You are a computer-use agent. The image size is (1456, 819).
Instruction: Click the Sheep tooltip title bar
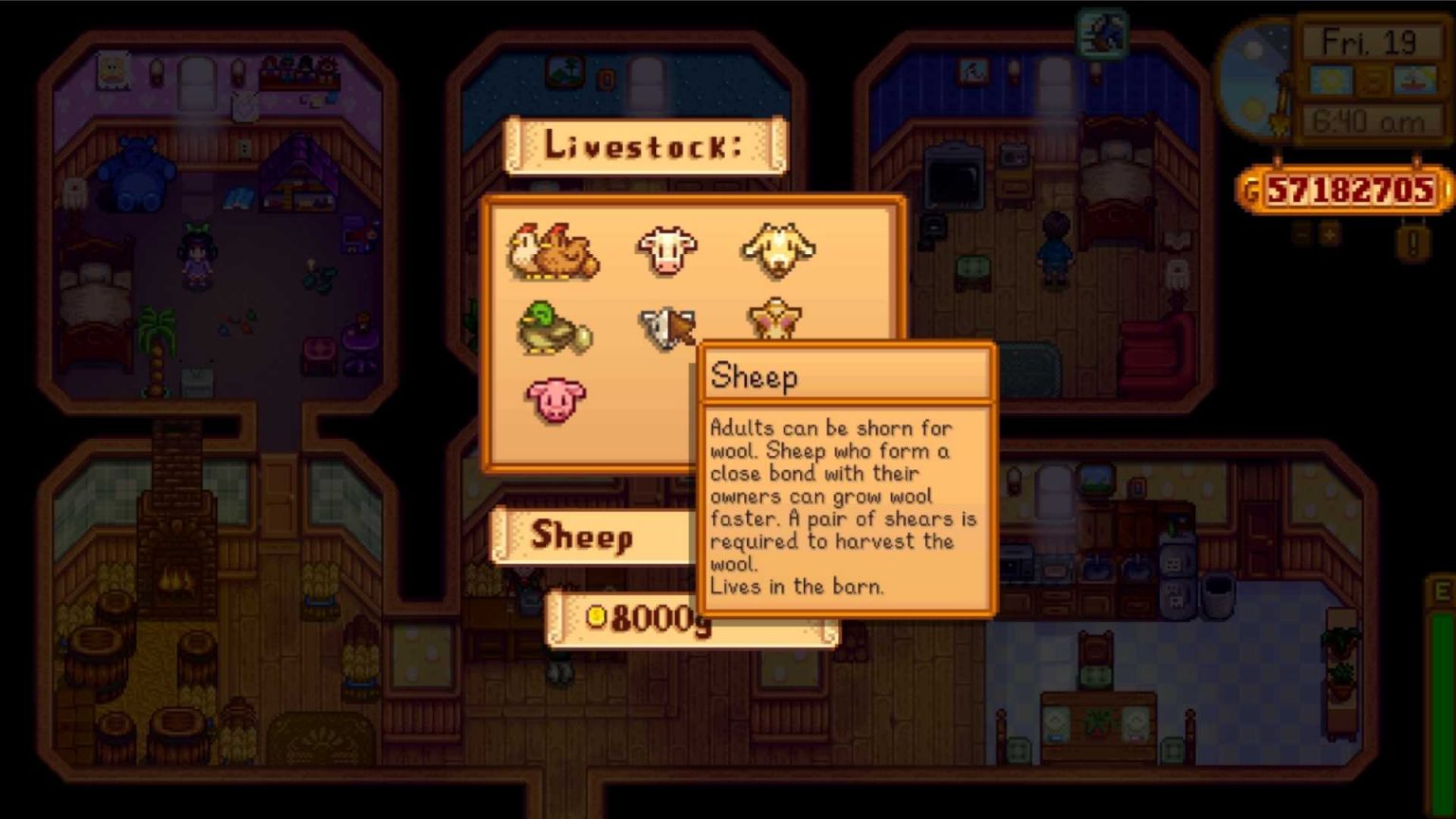tap(846, 375)
